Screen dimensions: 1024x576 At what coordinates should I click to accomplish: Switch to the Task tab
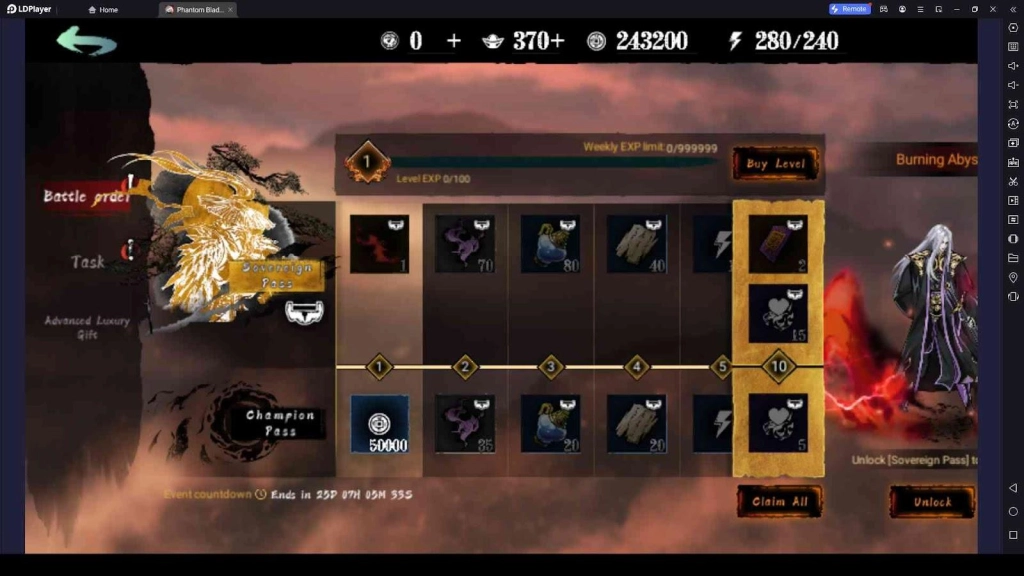click(x=88, y=261)
